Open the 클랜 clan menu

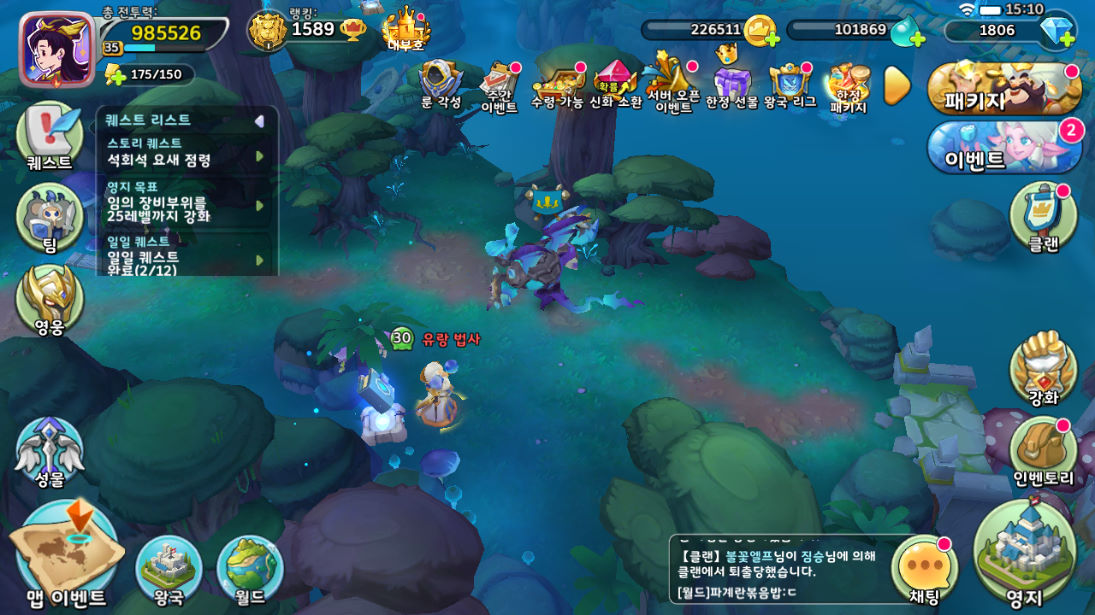click(1043, 215)
